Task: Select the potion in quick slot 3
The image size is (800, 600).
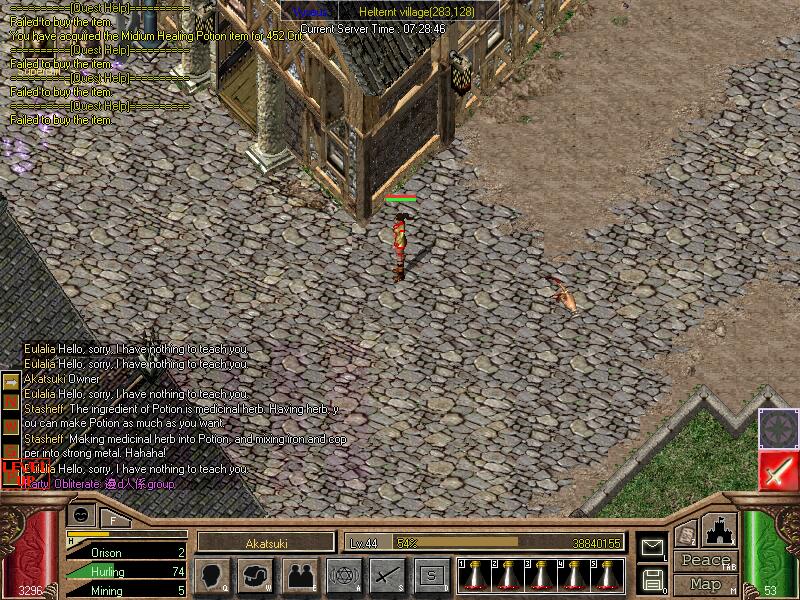Action: coord(541,574)
